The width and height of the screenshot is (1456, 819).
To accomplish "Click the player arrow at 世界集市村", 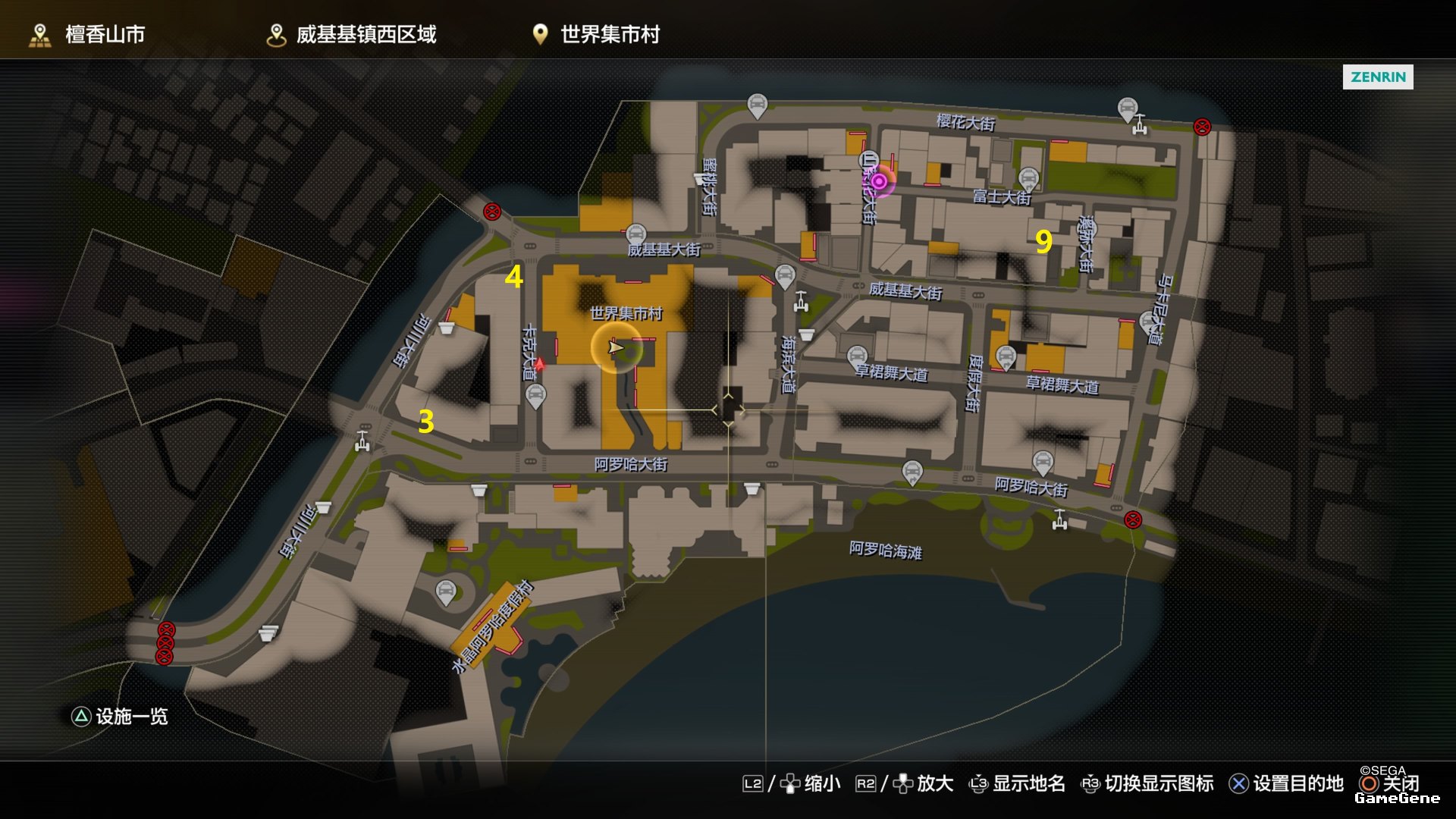I will [x=615, y=347].
